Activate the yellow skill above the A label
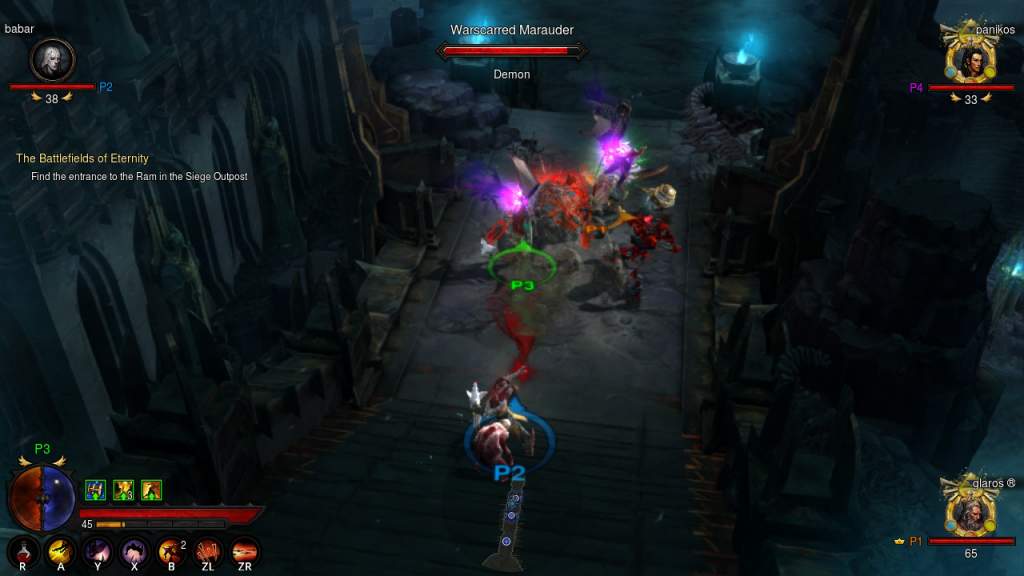This screenshot has width=1024, height=576. [61, 549]
